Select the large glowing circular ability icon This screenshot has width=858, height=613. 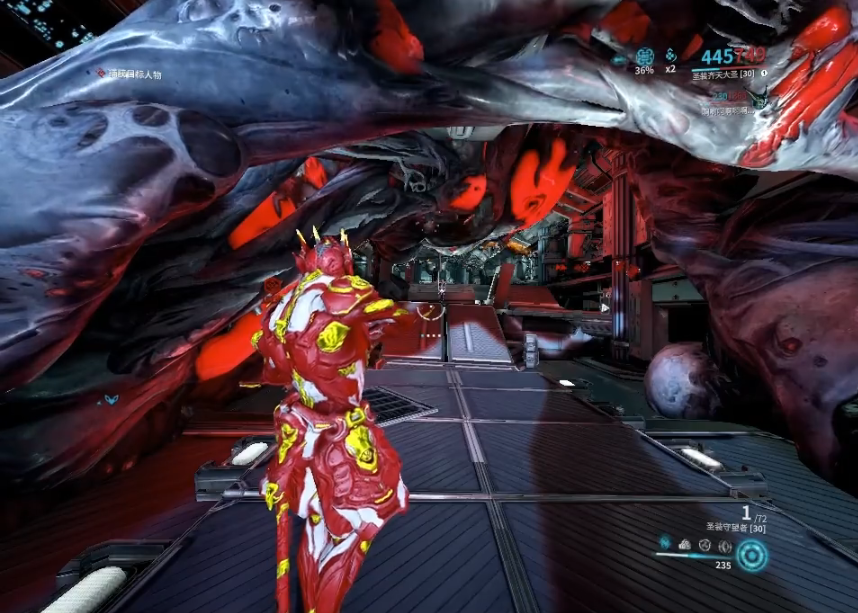[752, 554]
